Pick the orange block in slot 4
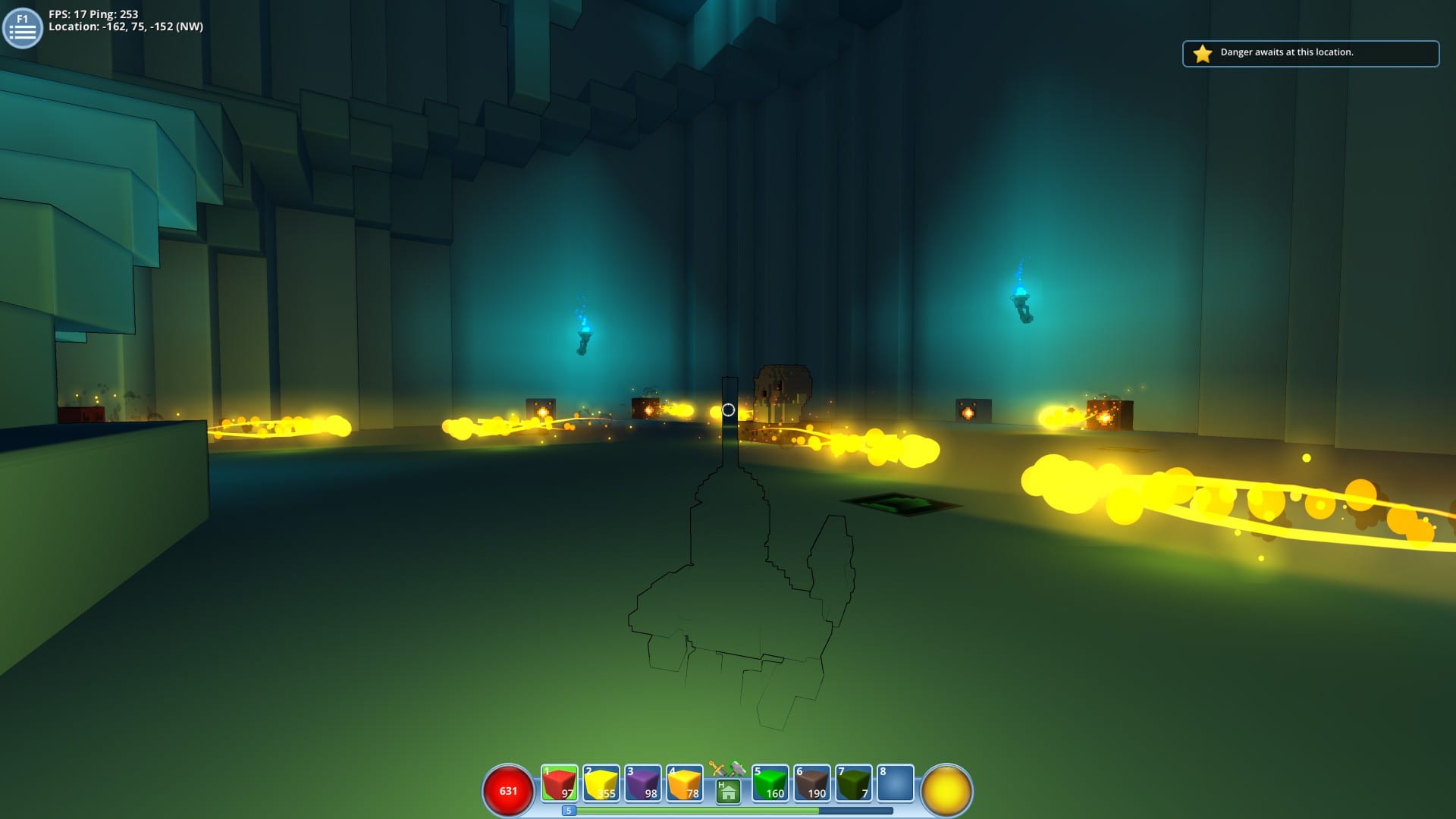Screen dimensions: 1456x819 (x=685, y=783)
